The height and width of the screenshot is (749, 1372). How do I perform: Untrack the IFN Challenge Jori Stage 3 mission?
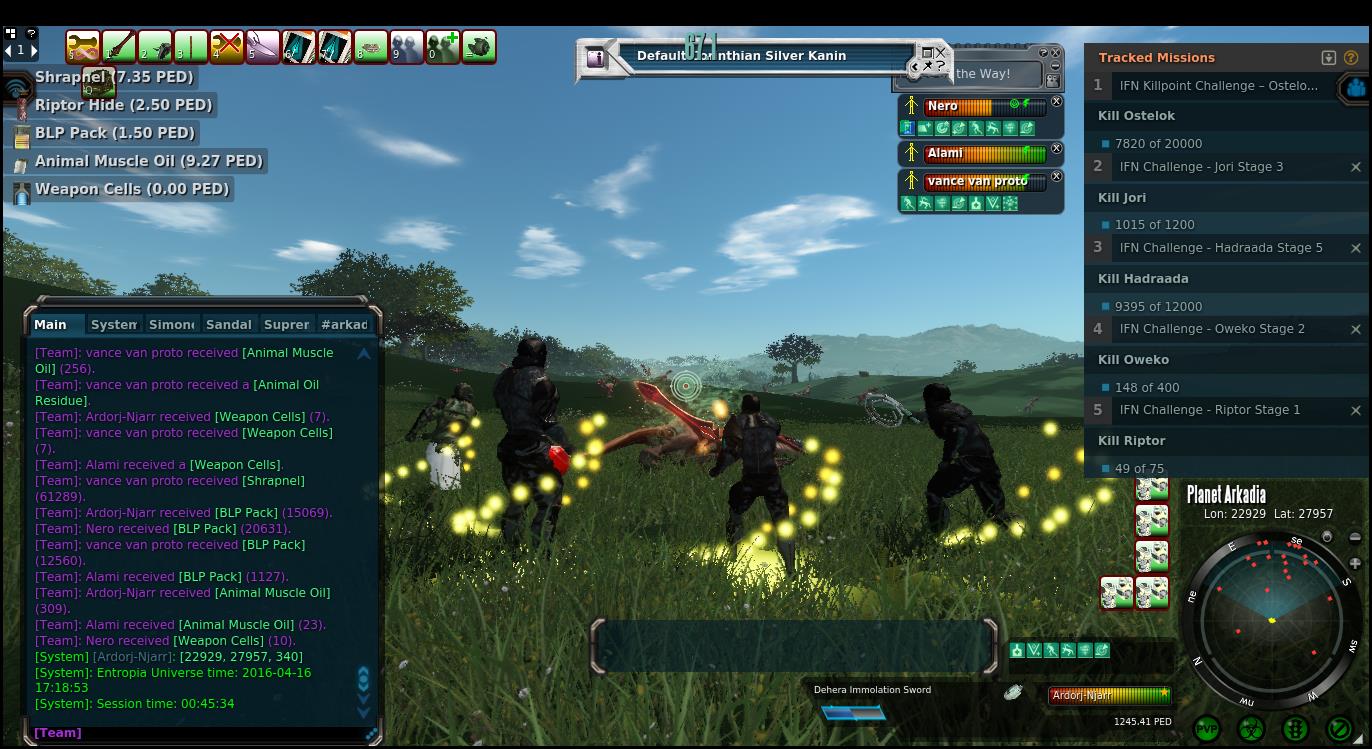click(x=1356, y=167)
